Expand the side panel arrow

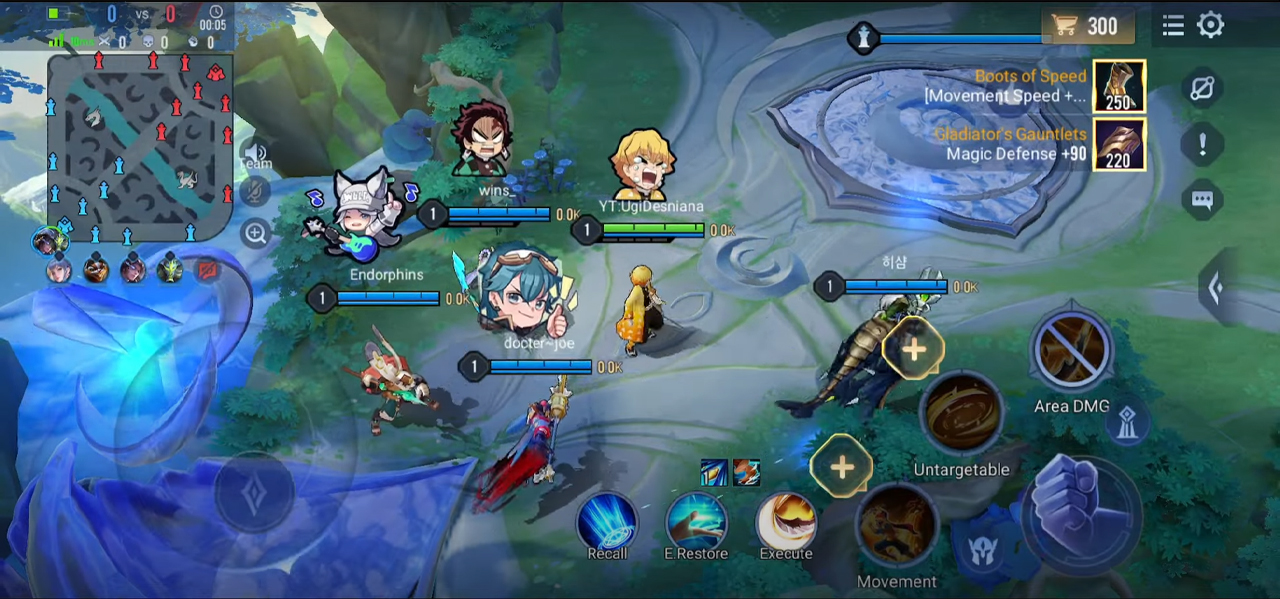[x=1216, y=289]
